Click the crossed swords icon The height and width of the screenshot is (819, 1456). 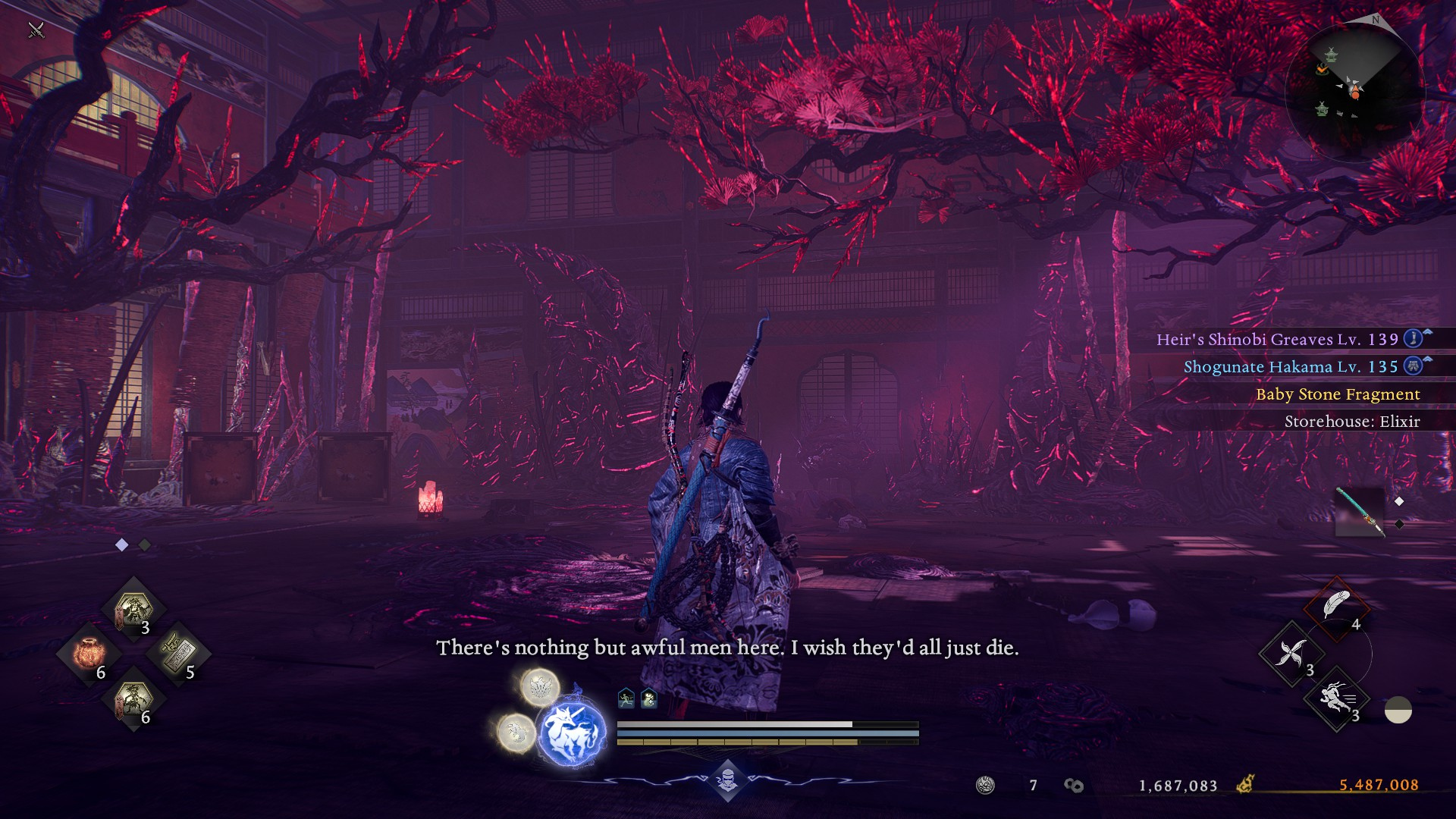point(36,30)
